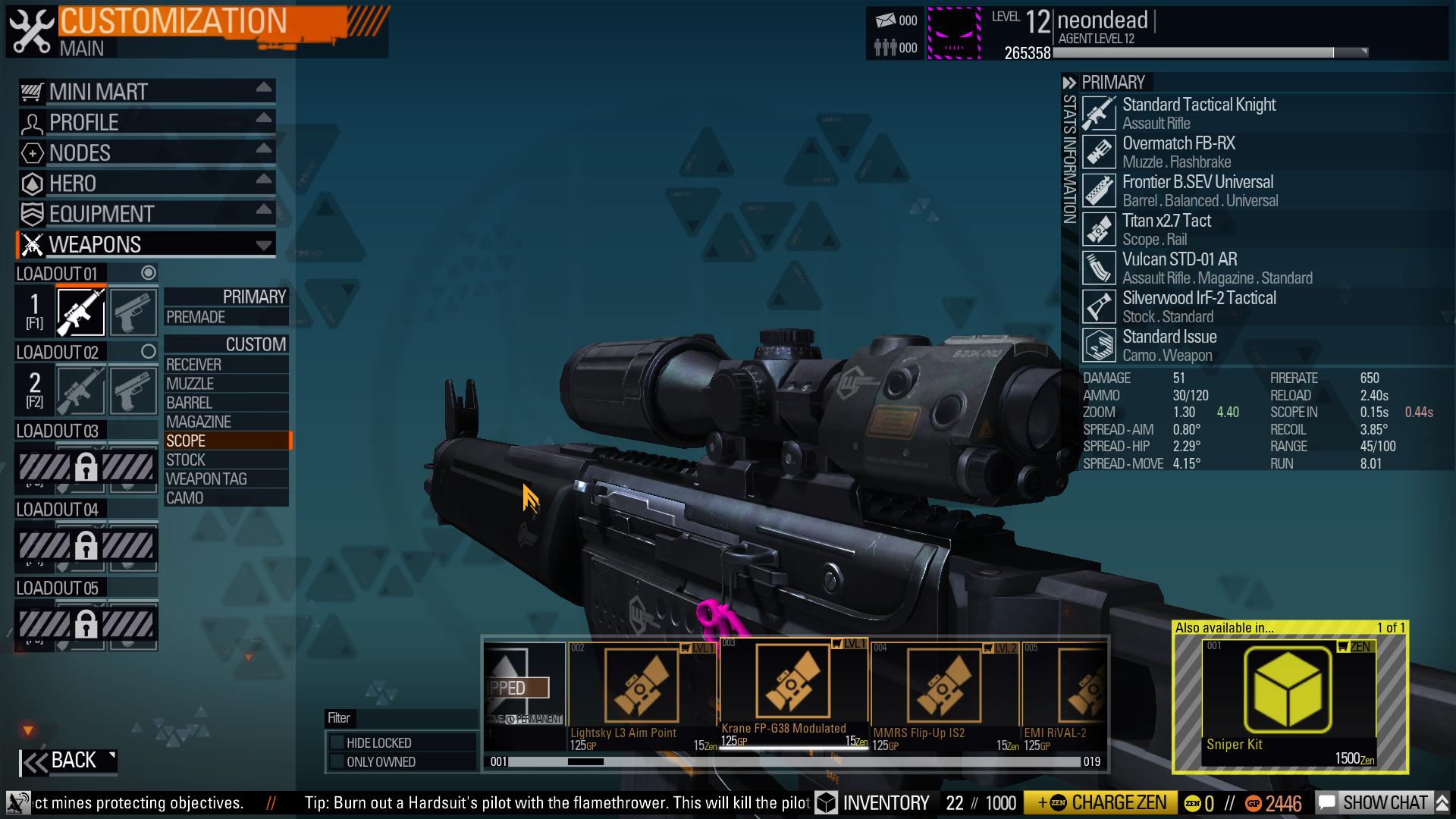Enable the Only Owned filter
Viewport: 1456px width, 819px height.
click(x=336, y=761)
